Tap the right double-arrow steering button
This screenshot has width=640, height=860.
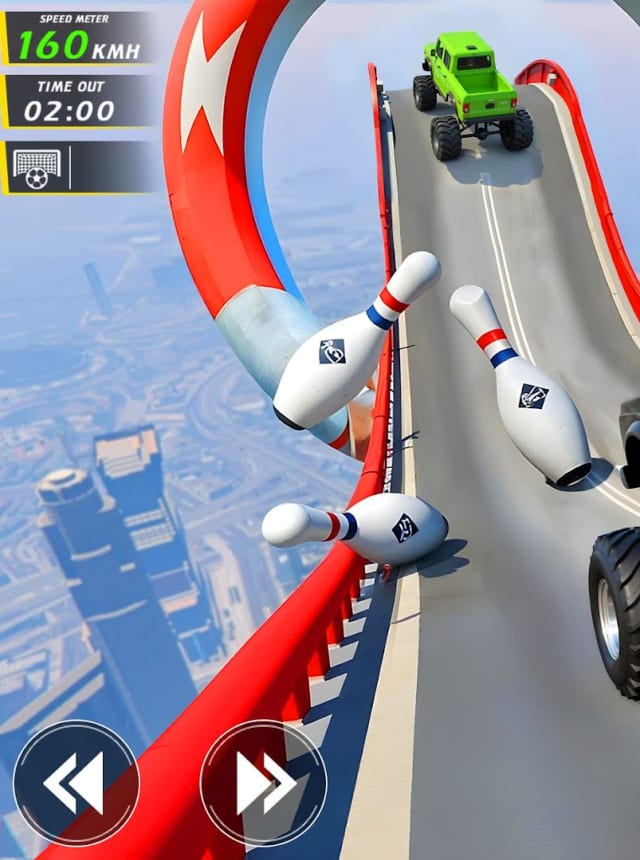[264, 782]
